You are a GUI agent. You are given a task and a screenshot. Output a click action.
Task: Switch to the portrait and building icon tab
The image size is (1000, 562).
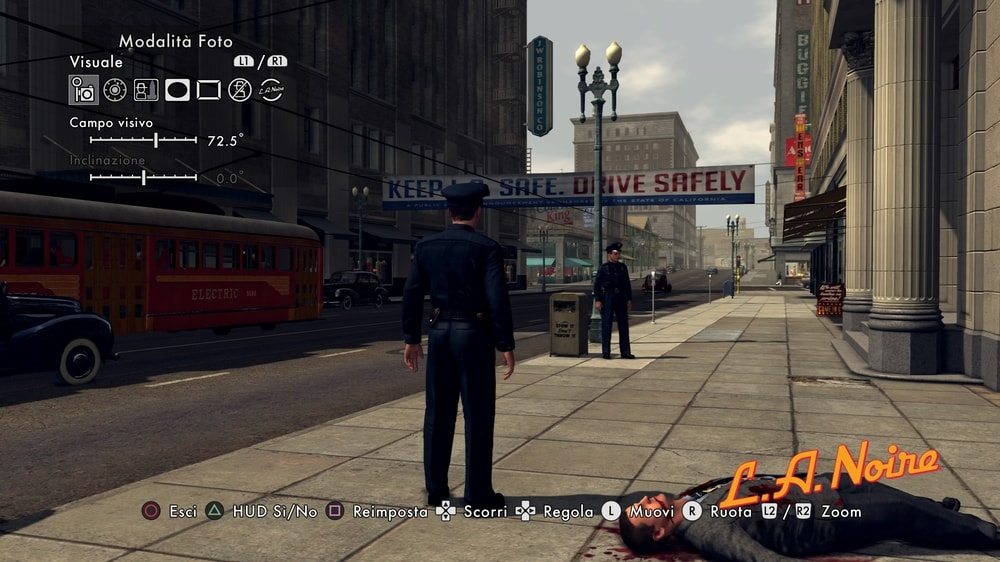tap(146, 90)
